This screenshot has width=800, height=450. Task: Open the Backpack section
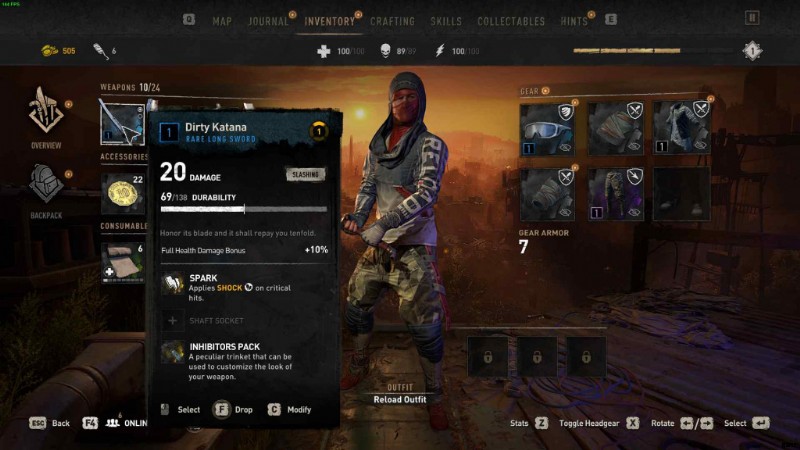45,190
